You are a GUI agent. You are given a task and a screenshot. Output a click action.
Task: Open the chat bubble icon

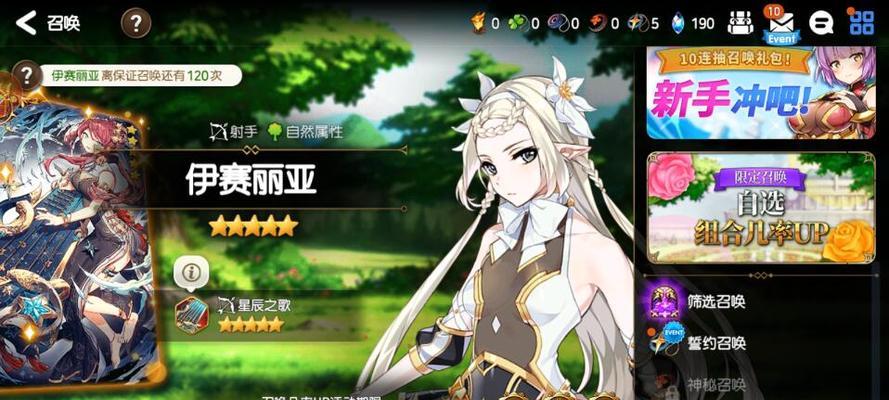(x=822, y=22)
